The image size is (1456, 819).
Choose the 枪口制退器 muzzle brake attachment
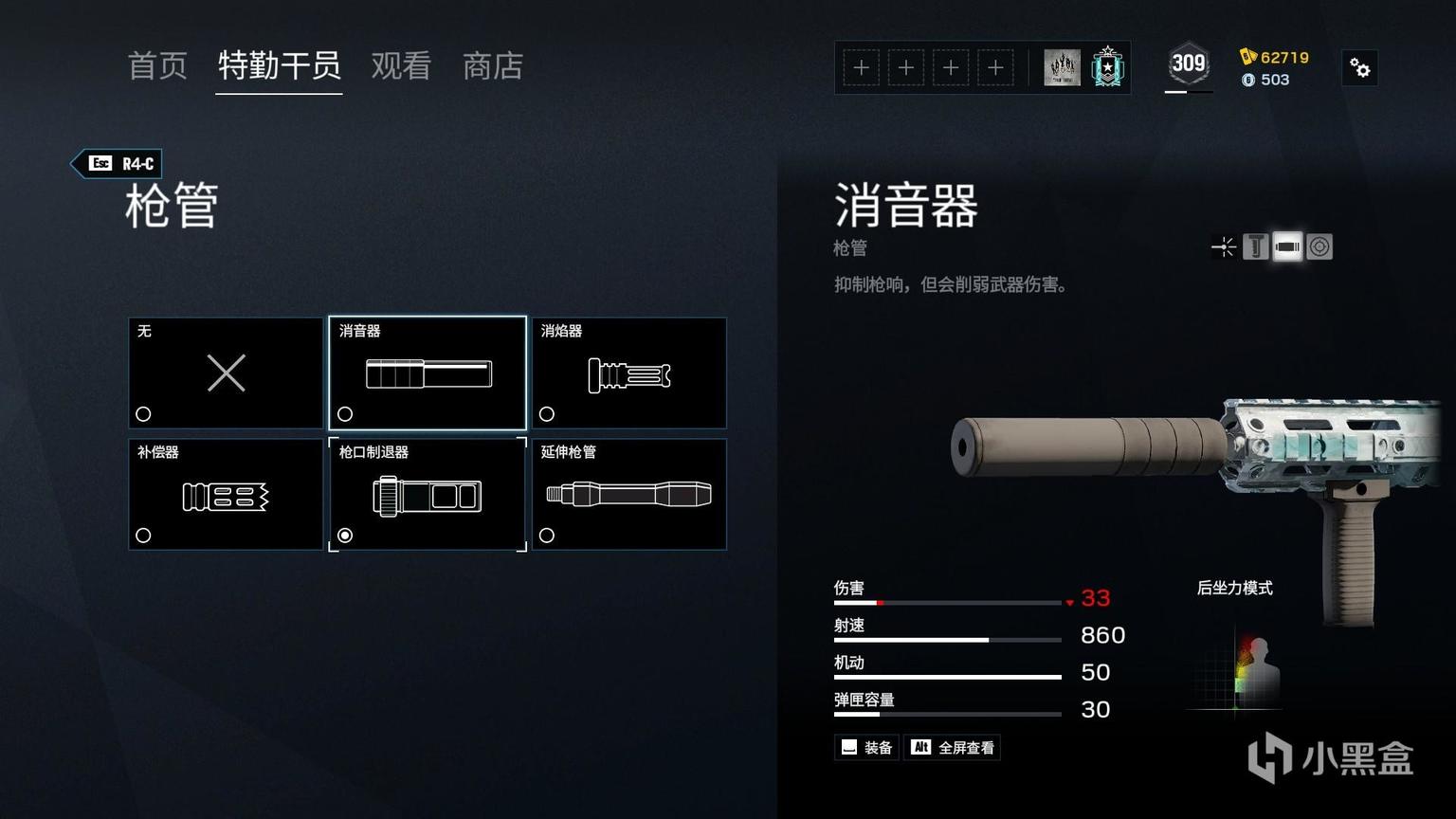pyautogui.click(x=428, y=494)
